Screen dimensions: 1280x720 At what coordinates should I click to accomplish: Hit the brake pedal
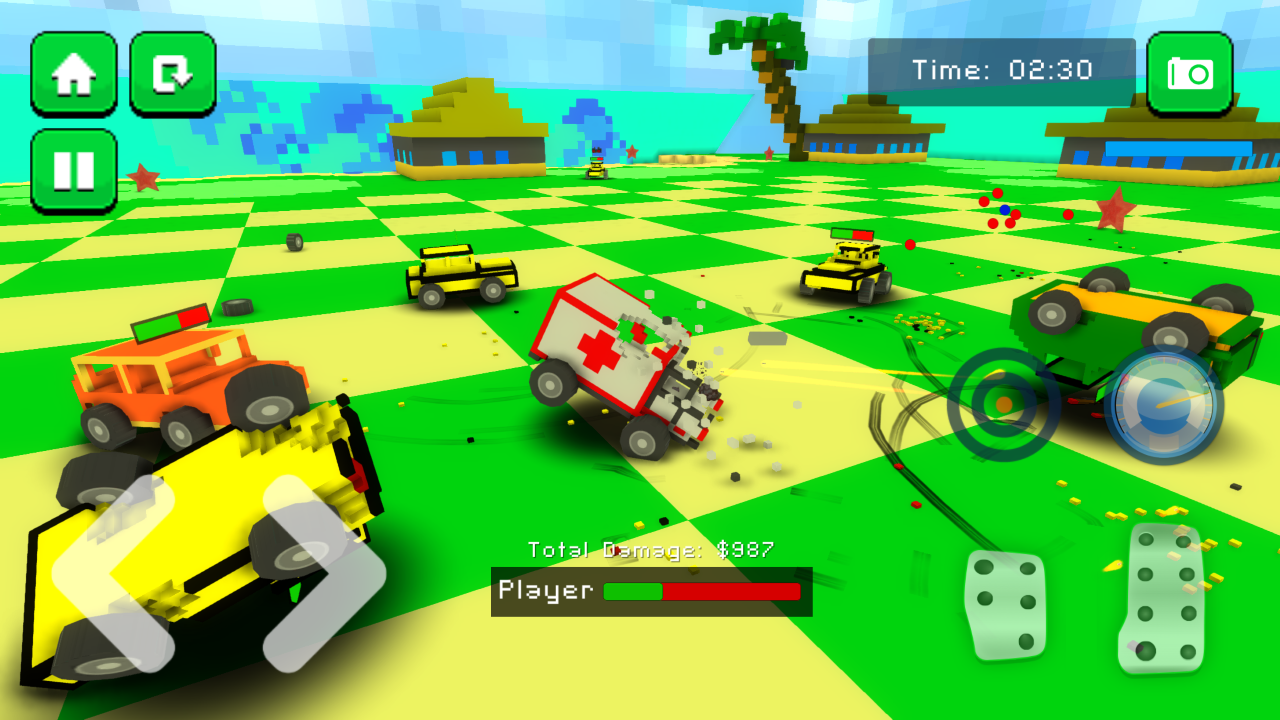(1005, 605)
